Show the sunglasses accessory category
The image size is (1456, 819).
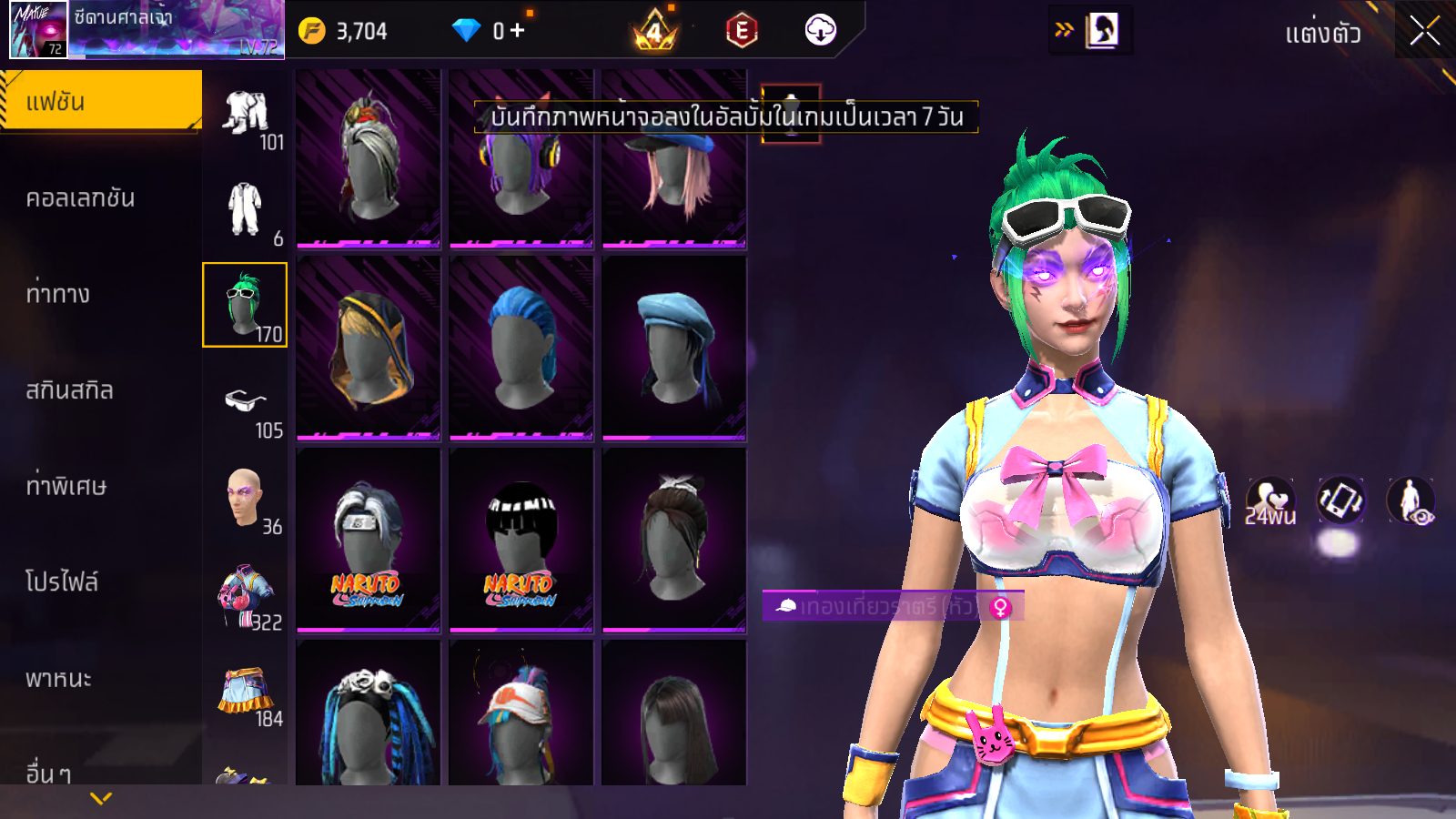point(246,401)
